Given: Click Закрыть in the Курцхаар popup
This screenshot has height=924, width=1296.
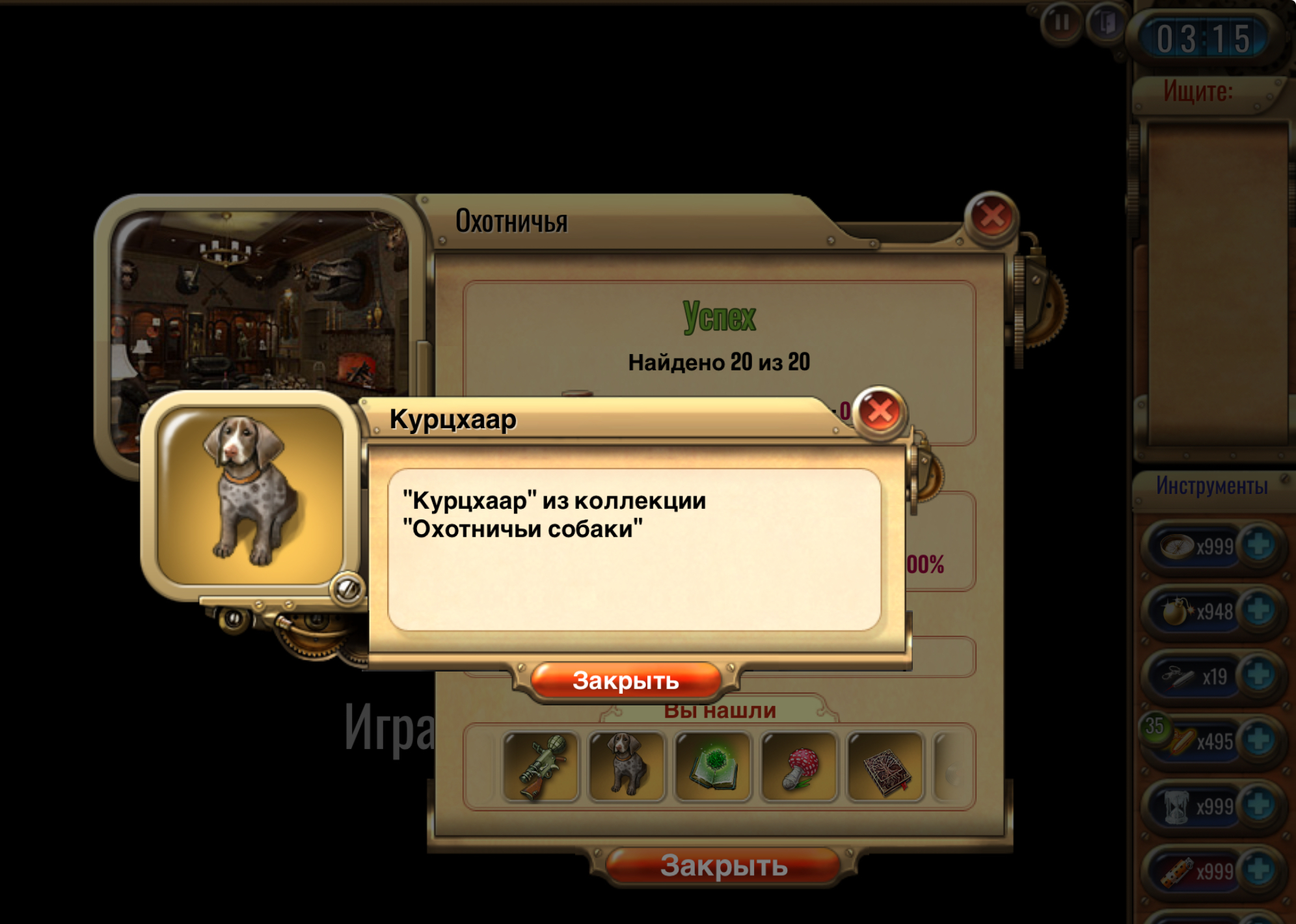Looking at the screenshot, I should point(626,681).
